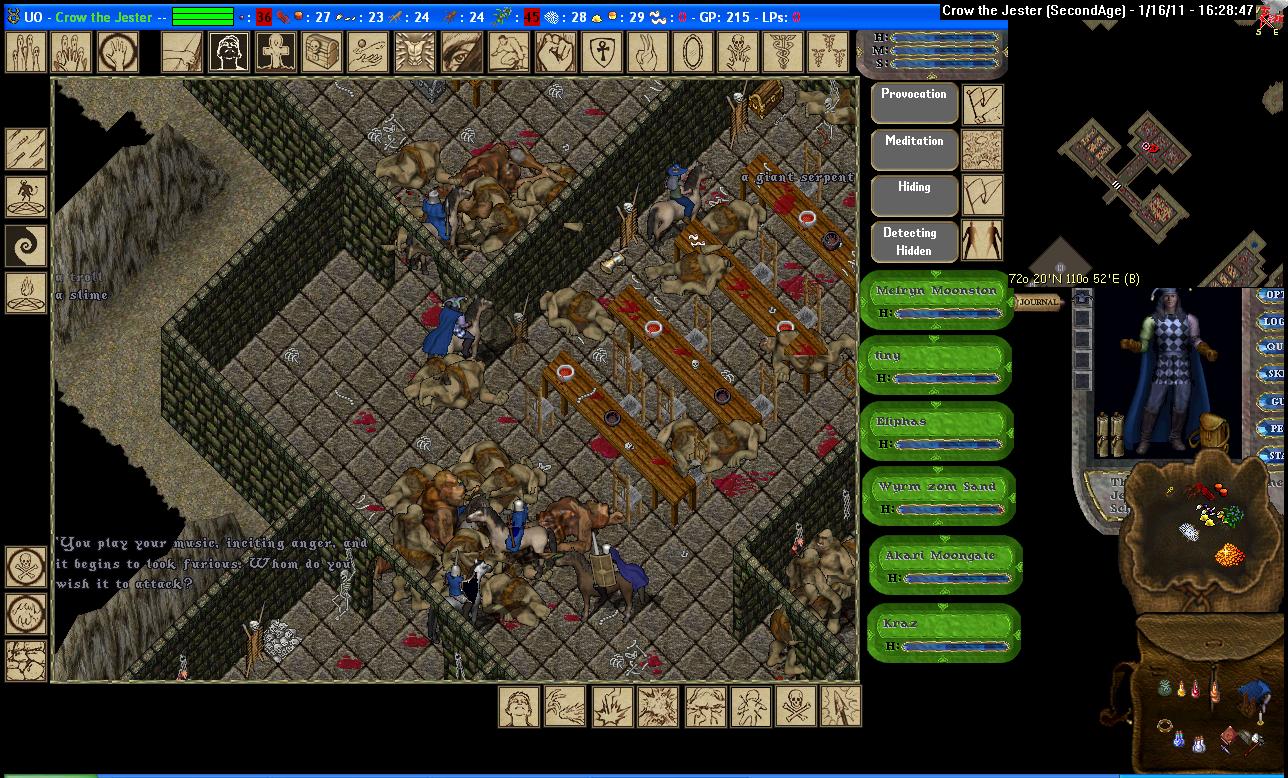The image size is (1288, 778).
Task: Select the Kraz status bar
Action: click(941, 632)
